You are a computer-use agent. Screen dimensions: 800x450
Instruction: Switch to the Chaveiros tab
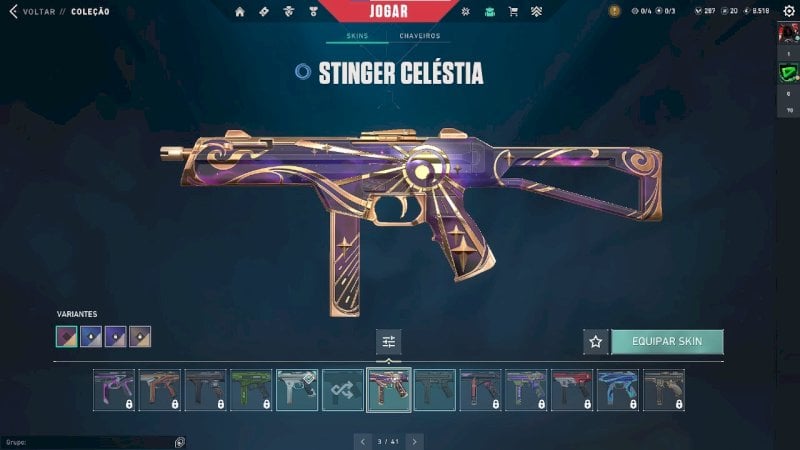pos(419,36)
